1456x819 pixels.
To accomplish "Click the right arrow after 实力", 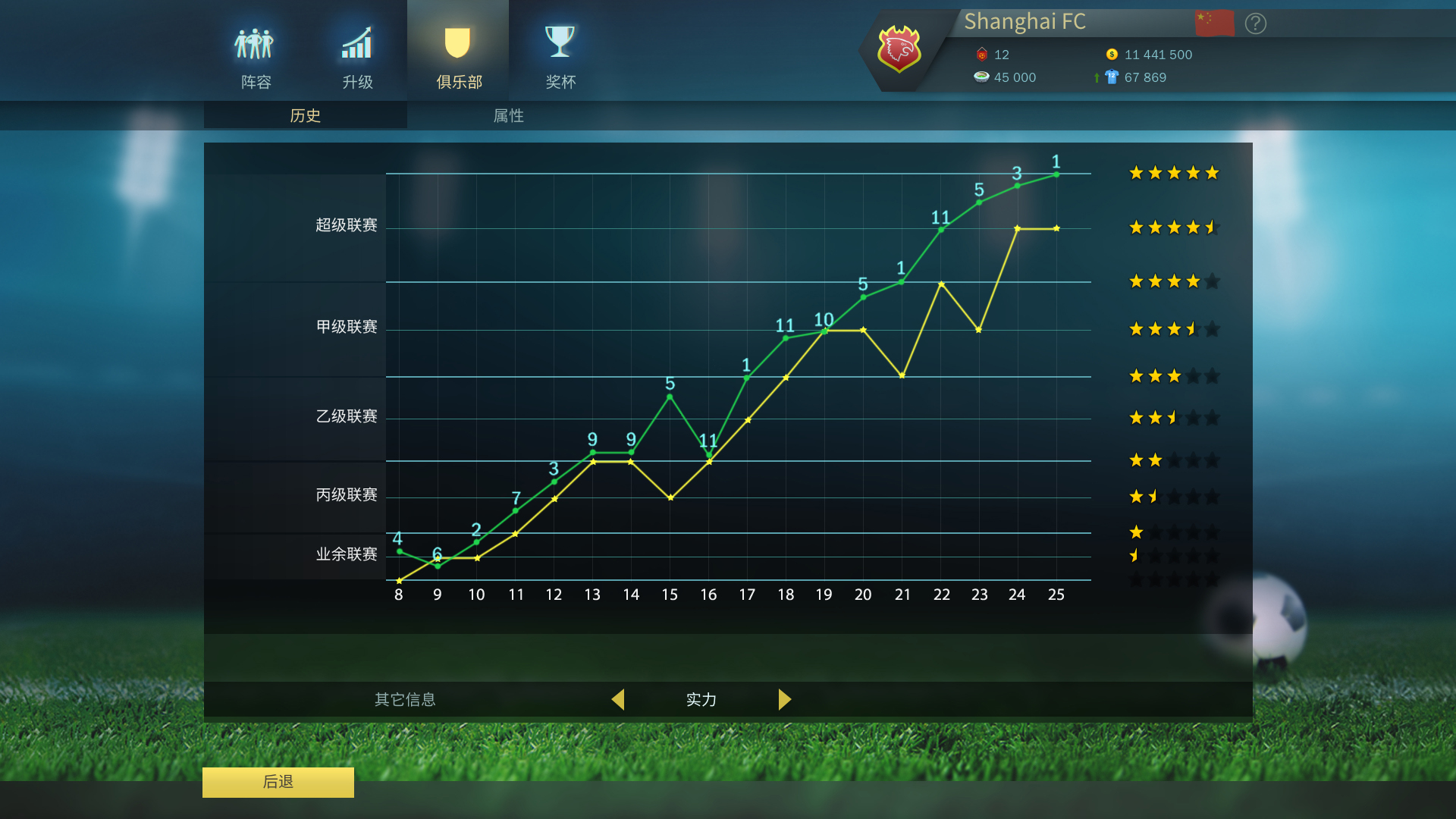I will point(785,700).
